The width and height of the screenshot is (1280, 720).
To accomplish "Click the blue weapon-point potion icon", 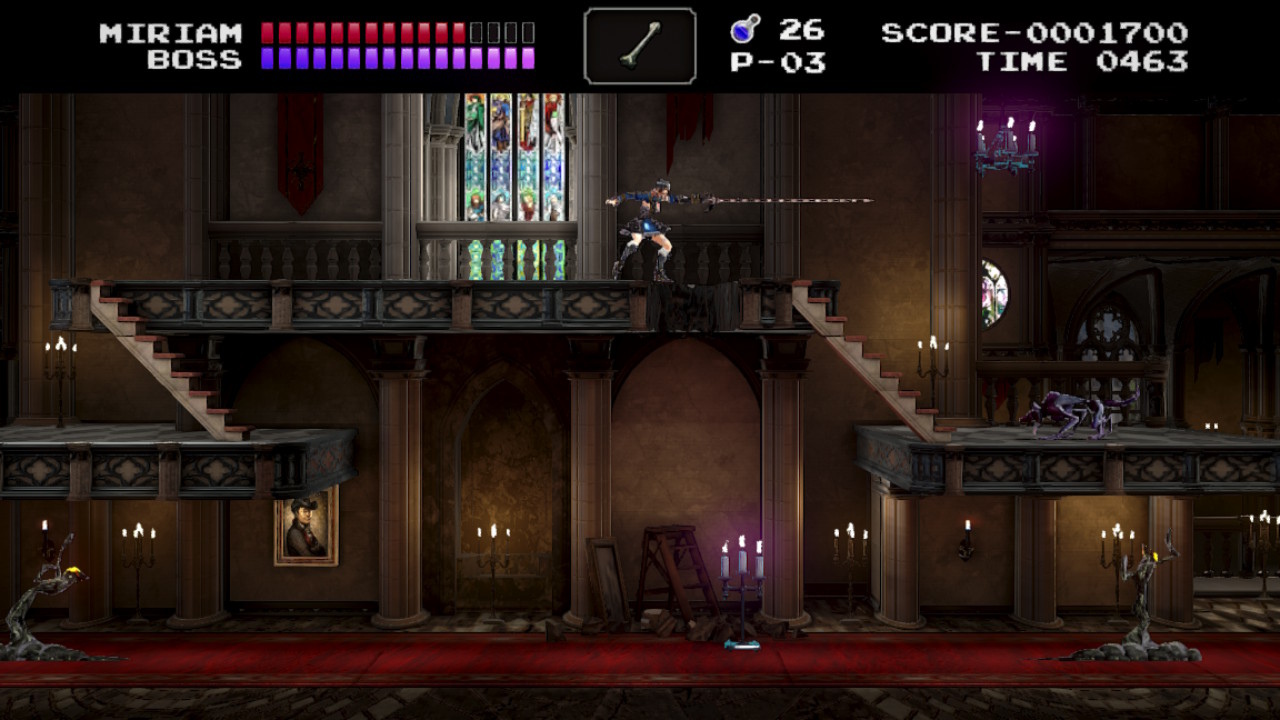I will [x=745, y=29].
